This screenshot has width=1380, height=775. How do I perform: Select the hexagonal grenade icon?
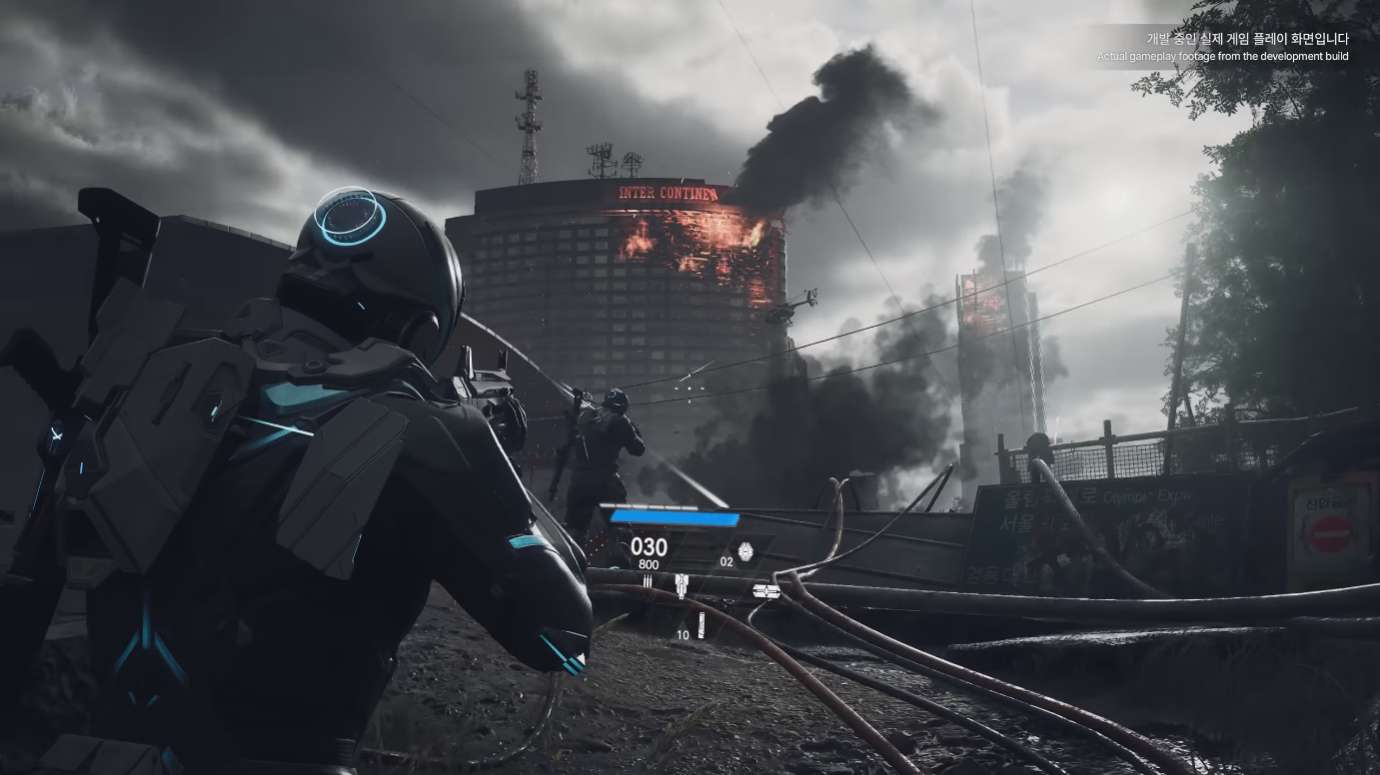click(x=745, y=550)
